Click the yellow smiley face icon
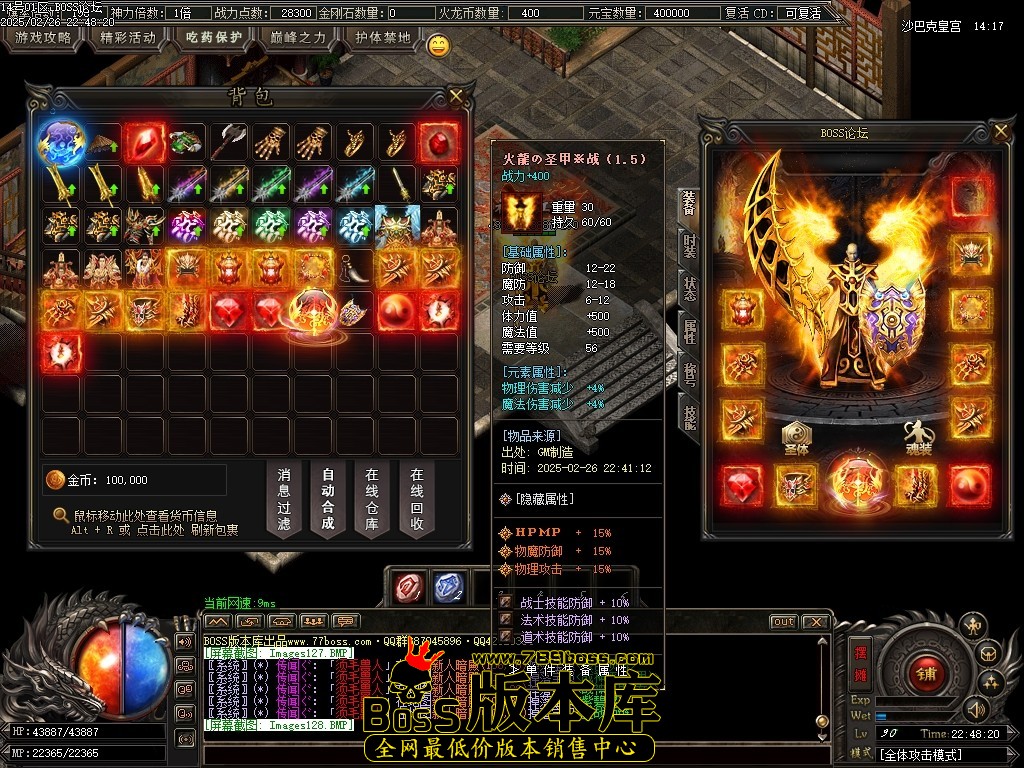The image size is (1024, 768). (x=438, y=45)
